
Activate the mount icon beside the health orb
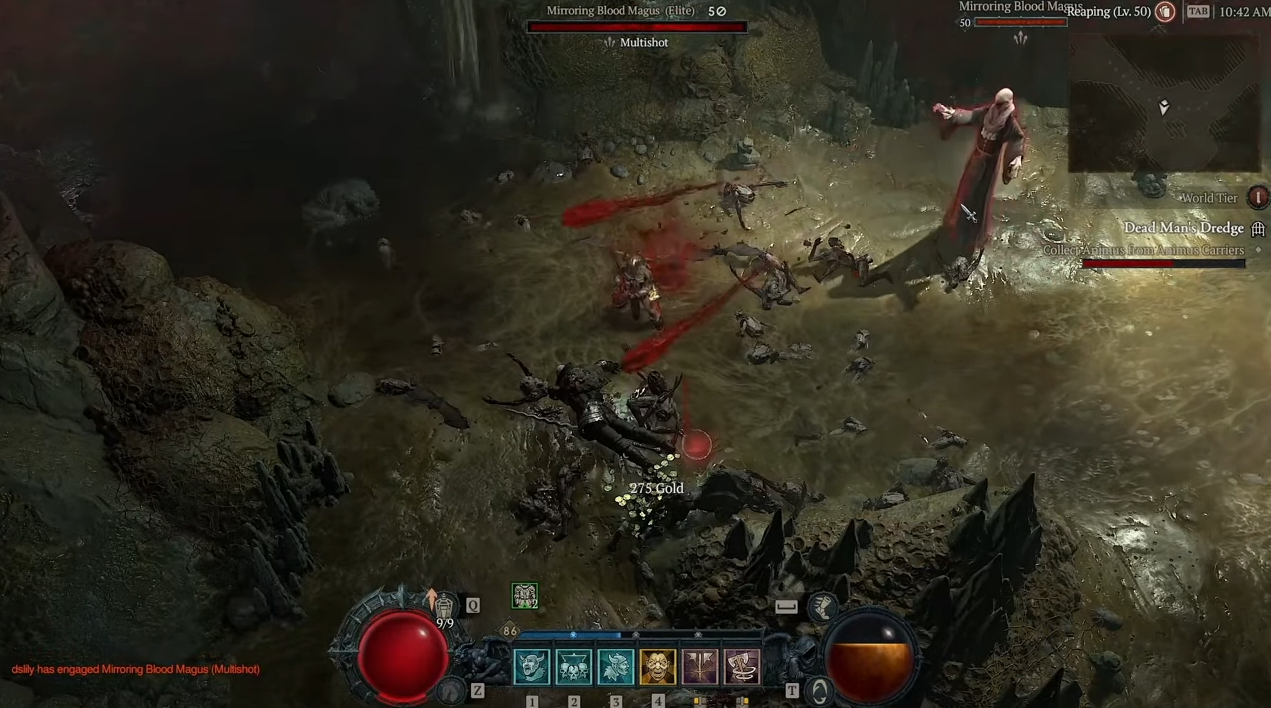453,689
